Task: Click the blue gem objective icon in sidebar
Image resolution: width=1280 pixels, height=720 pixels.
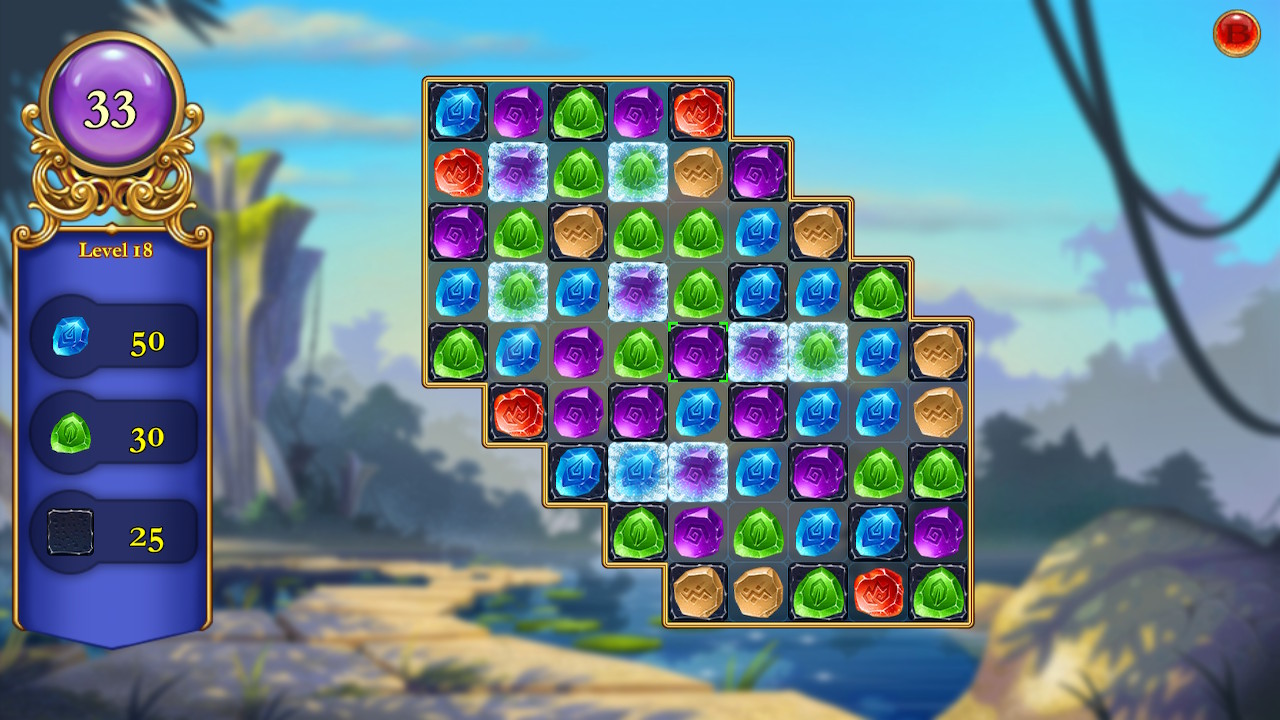Action: coord(72,338)
